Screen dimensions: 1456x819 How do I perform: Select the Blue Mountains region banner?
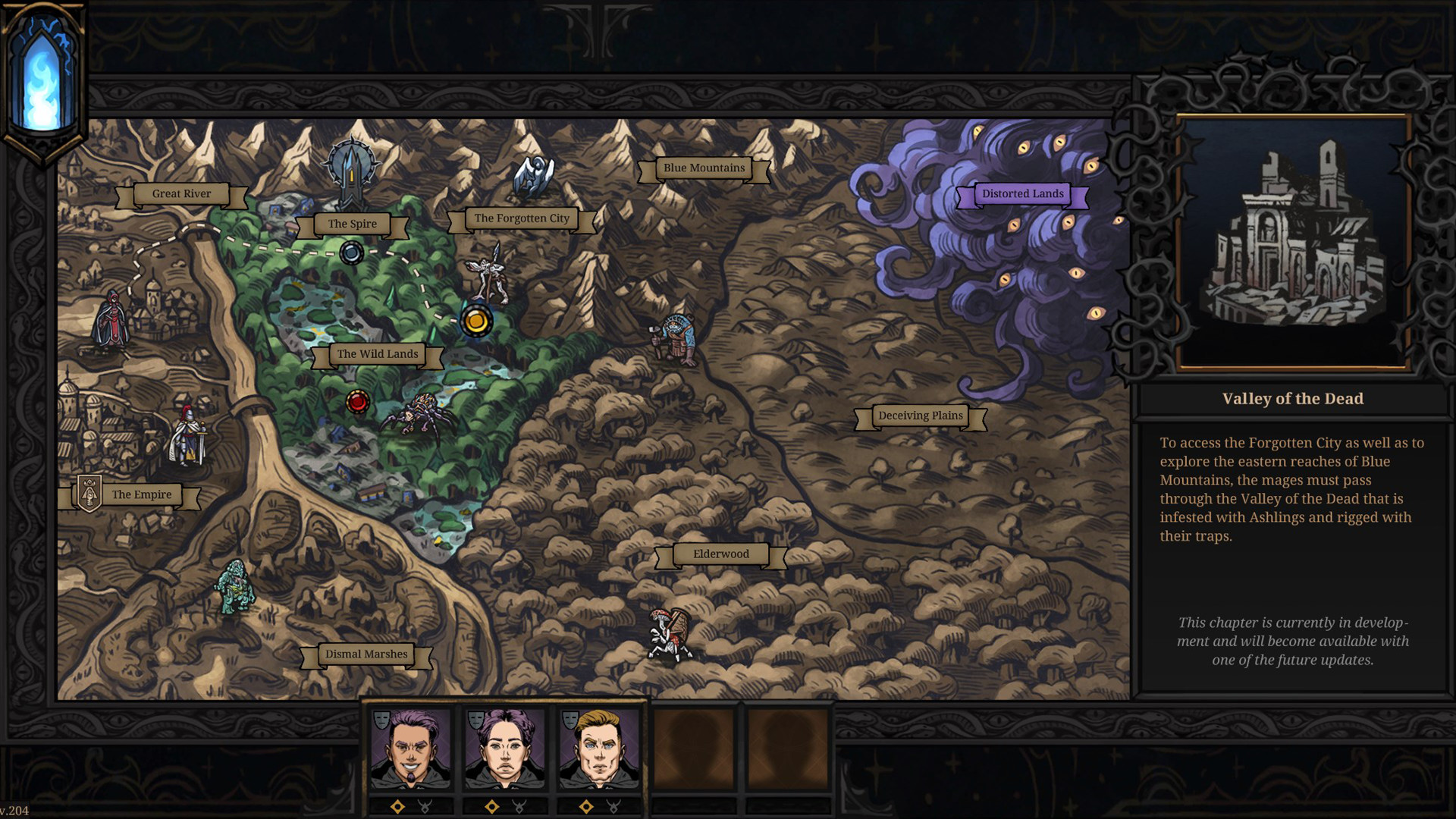point(703,168)
